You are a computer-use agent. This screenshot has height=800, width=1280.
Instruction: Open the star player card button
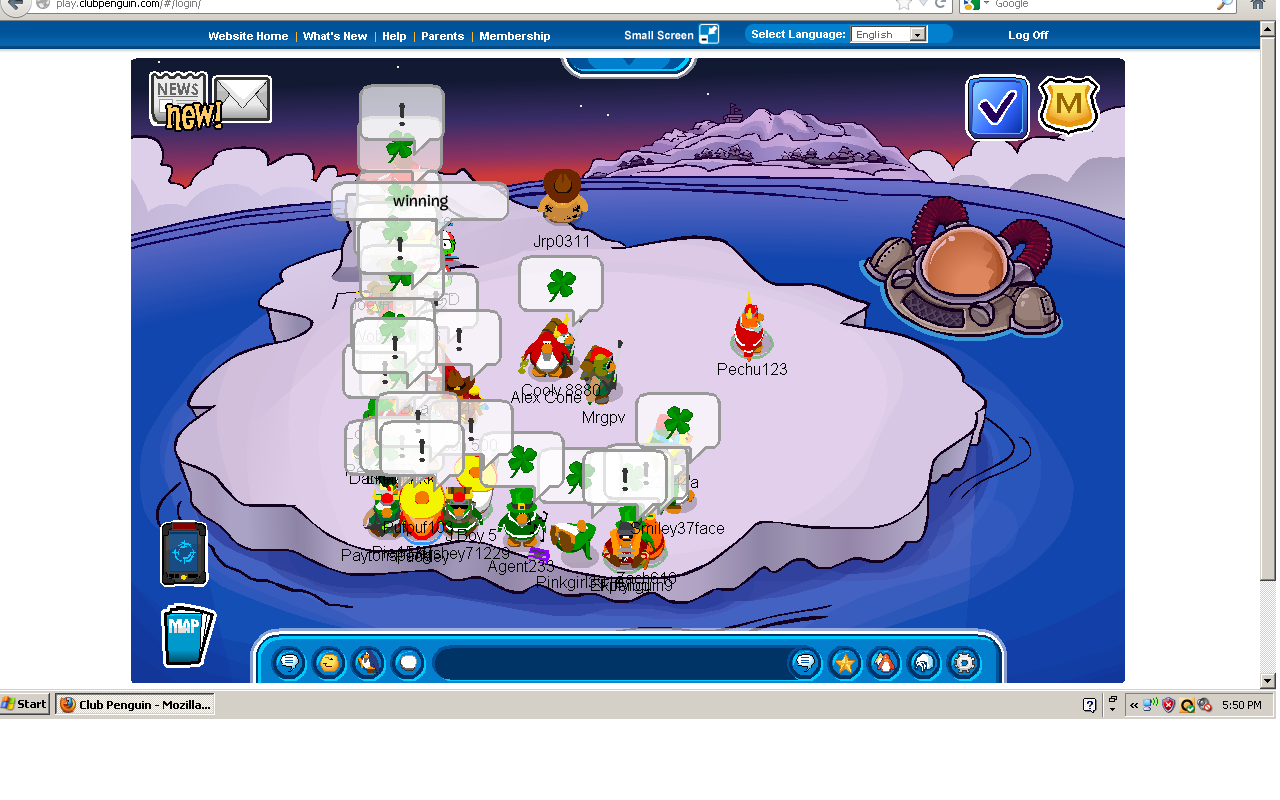coord(845,662)
